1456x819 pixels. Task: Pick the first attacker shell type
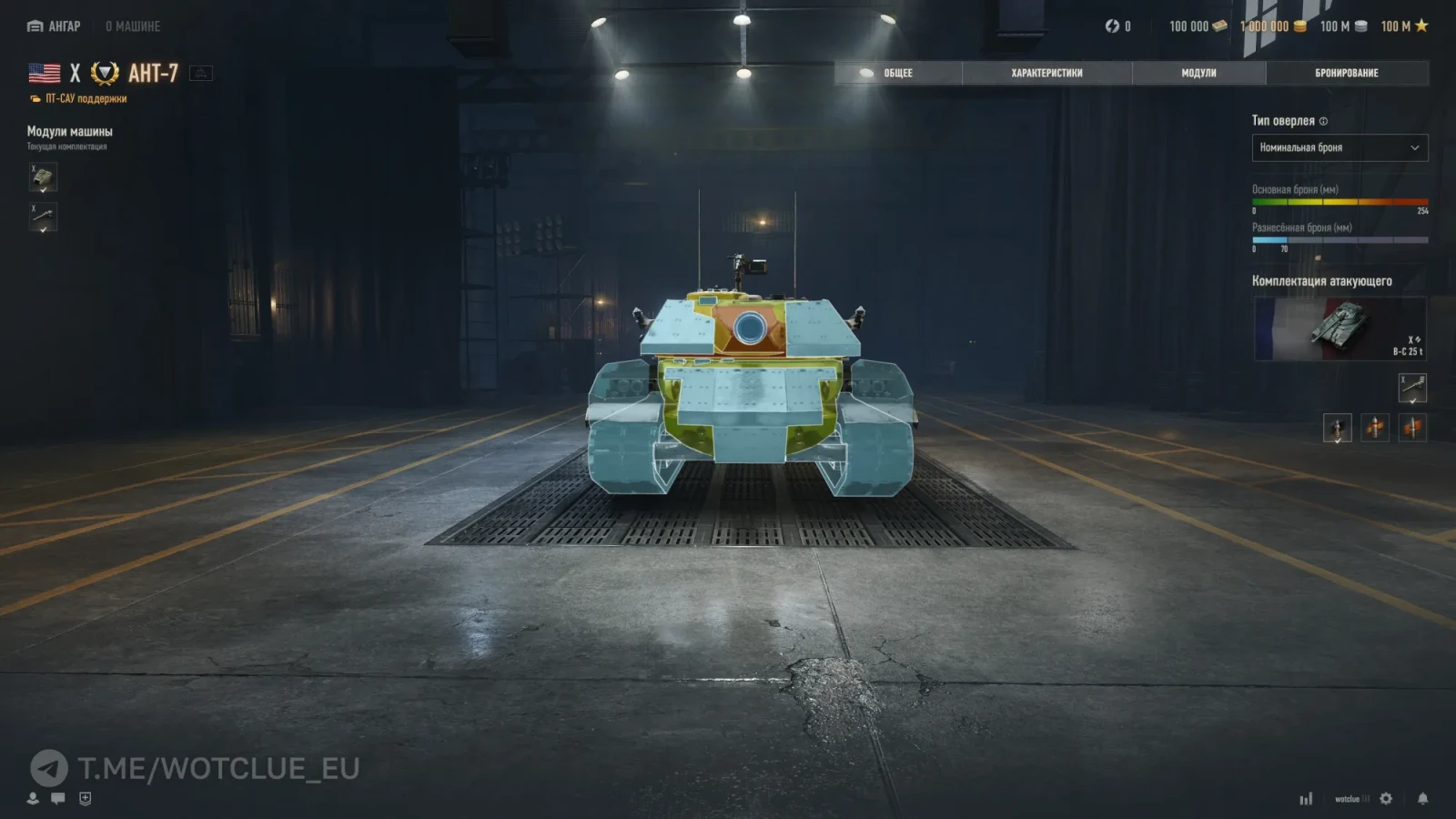tap(1337, 427)
